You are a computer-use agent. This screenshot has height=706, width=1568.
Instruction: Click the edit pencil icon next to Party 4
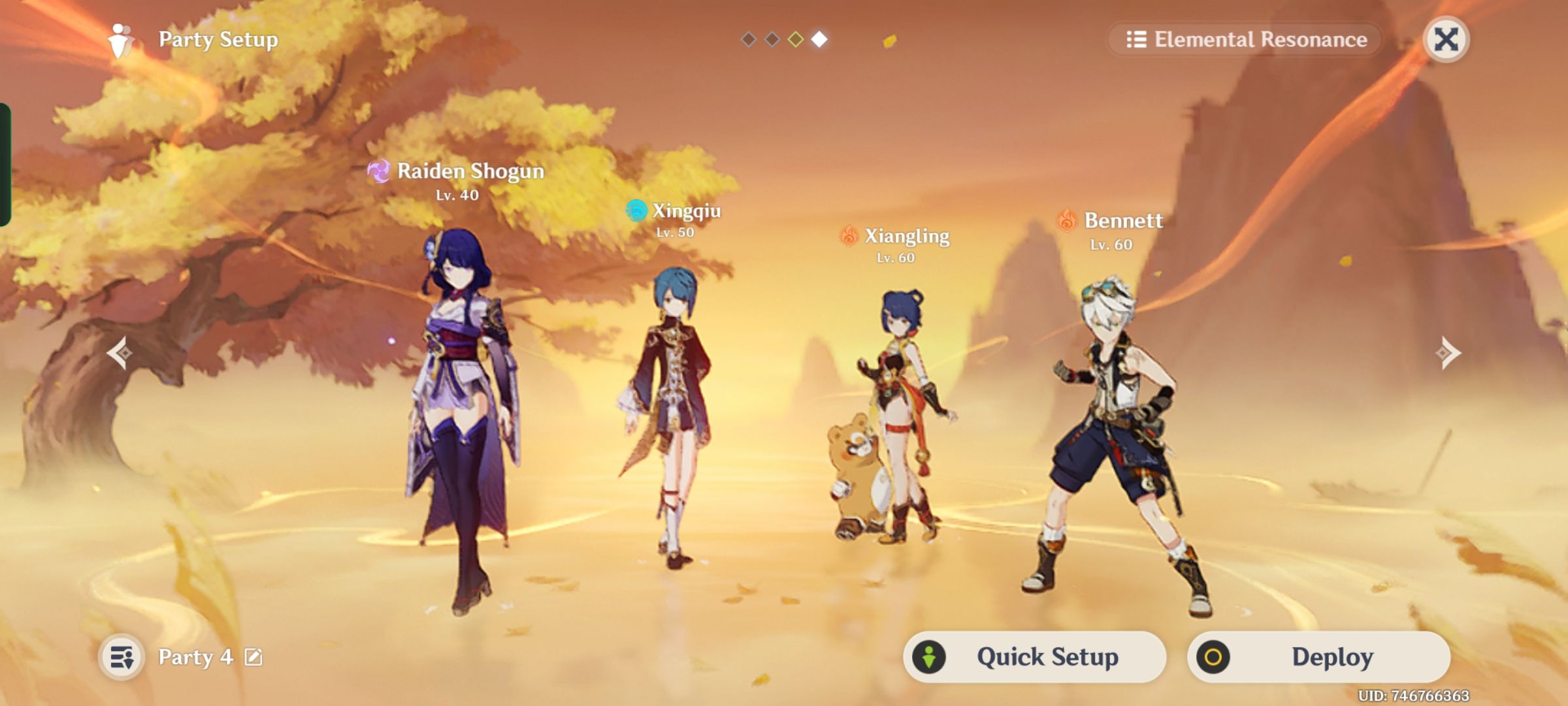tap(255, 658)
